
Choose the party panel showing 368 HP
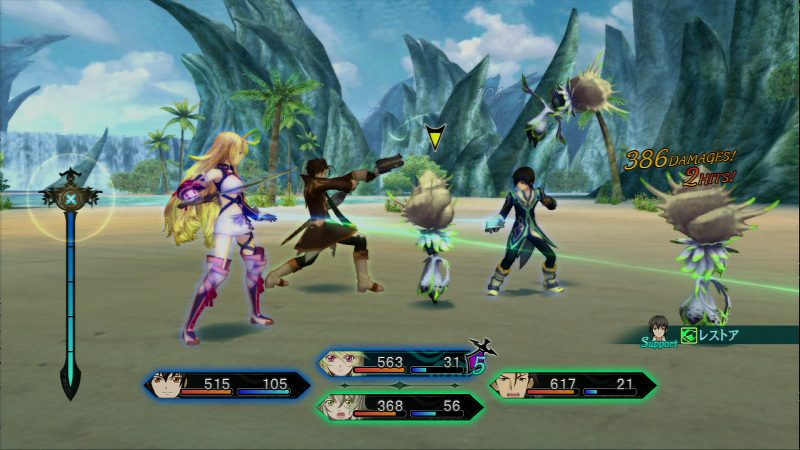[400, 406]
